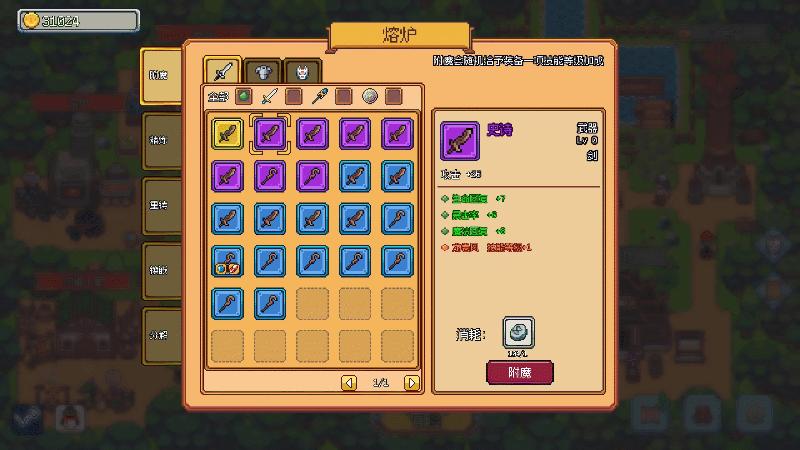Choose the green gem 全部 filter
Viewport: 800px width, 450px height.
pos(244,97)
